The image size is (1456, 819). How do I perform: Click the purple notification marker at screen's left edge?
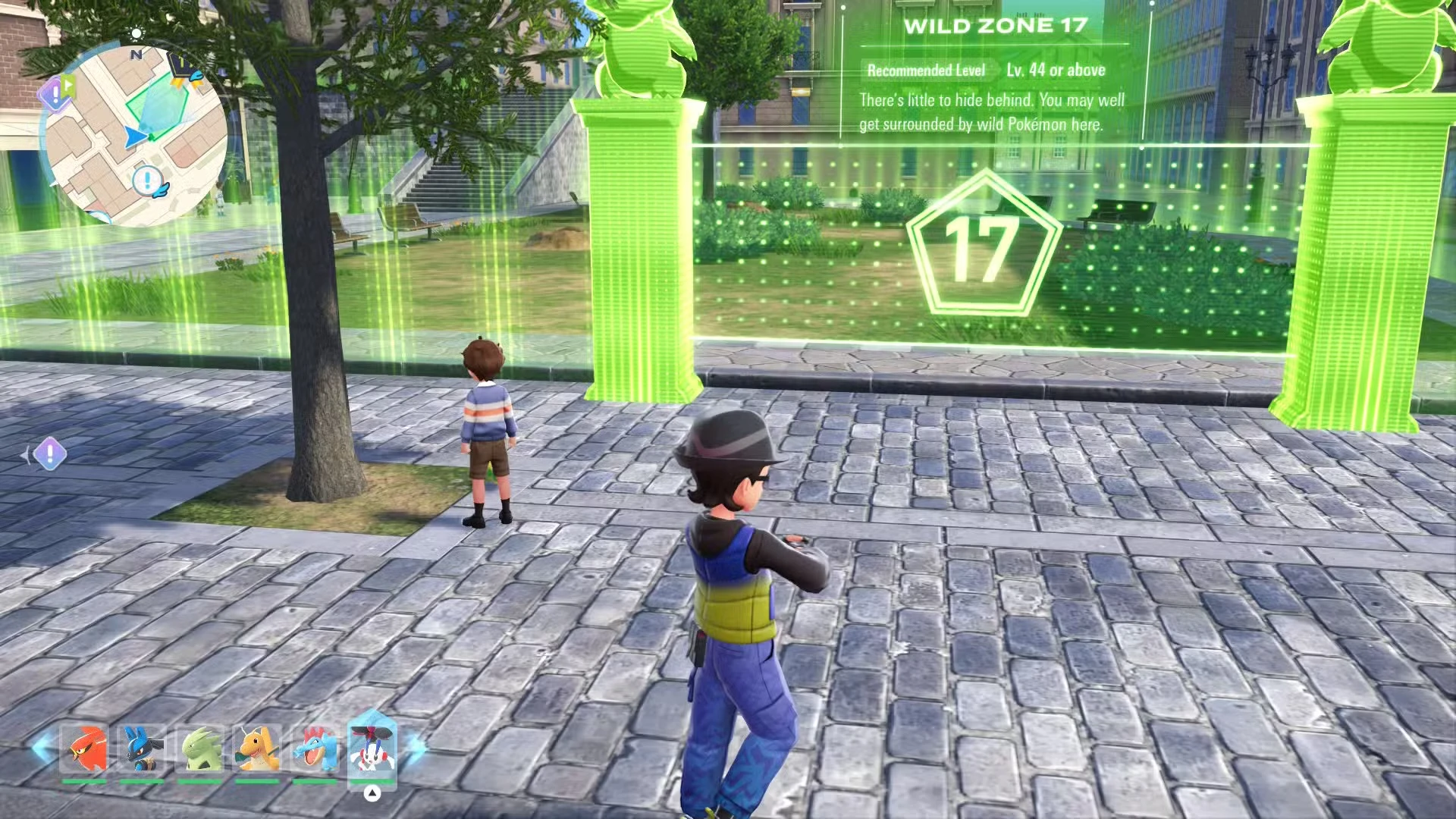click(x=49, y=455)
